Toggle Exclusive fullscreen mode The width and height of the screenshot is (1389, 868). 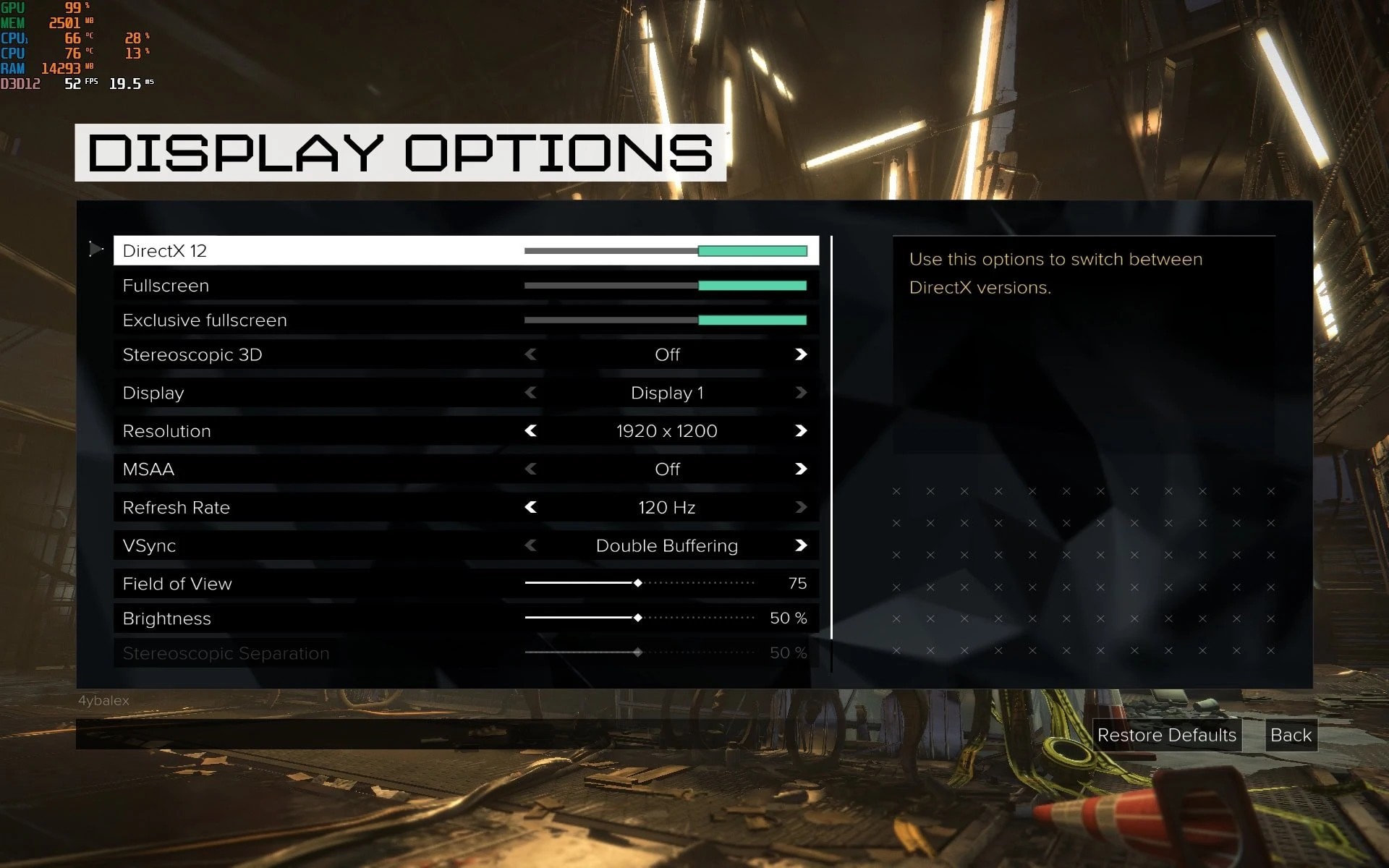point(752,320)
